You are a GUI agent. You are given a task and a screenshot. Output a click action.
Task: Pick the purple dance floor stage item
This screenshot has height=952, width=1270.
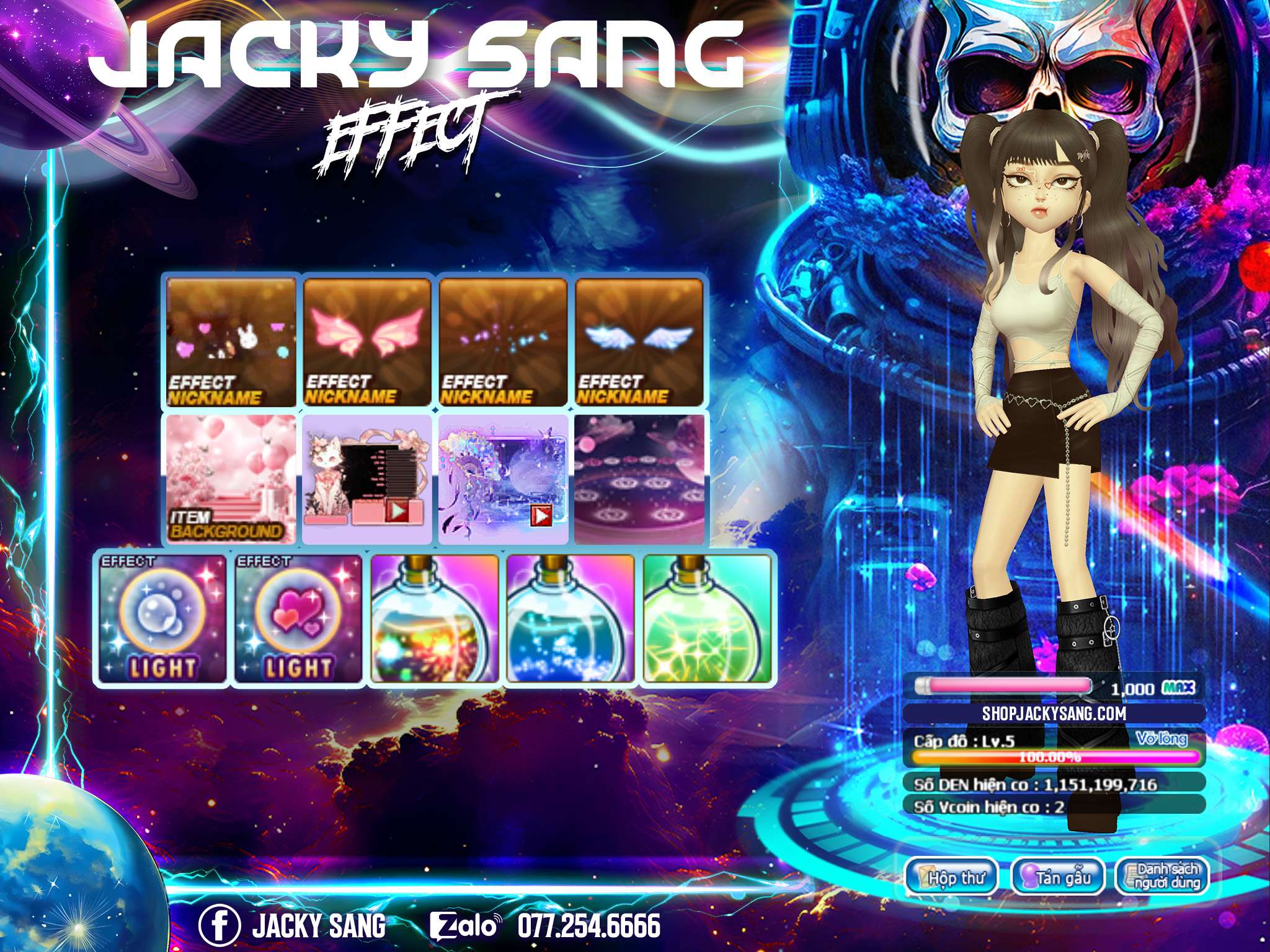click(639, 479)
